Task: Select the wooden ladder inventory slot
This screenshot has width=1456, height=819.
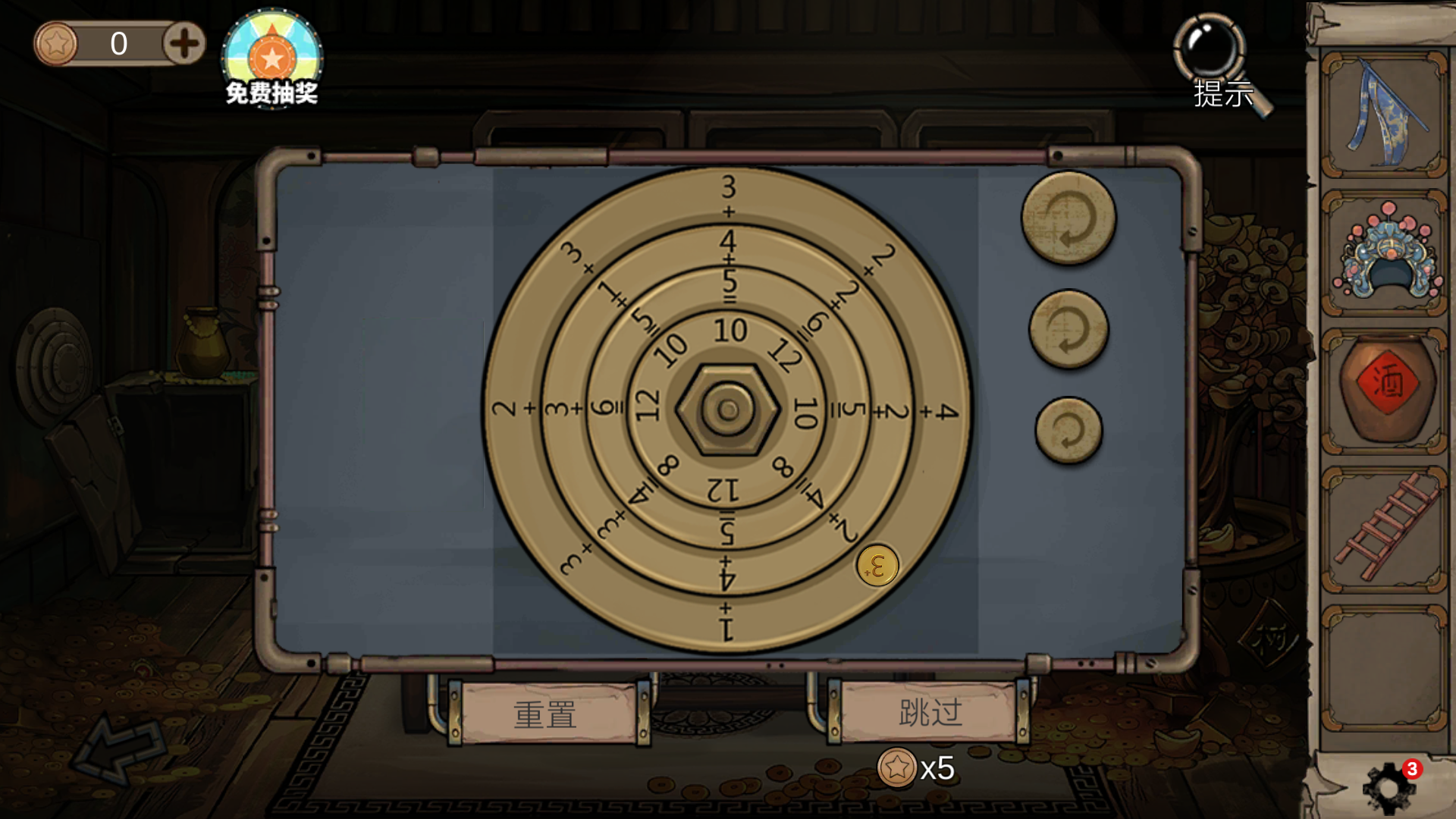Action: tap(1385, 529)
